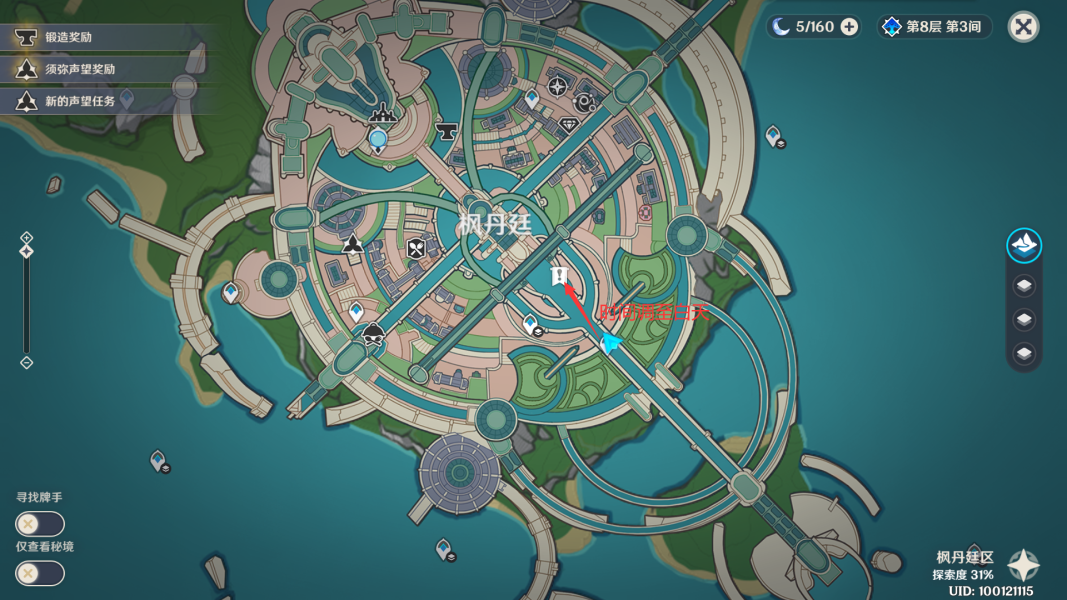Viewport: 1067px width, 600px height.
Task: Select the highlighted surface layer button
Action: pos(1023,245)
